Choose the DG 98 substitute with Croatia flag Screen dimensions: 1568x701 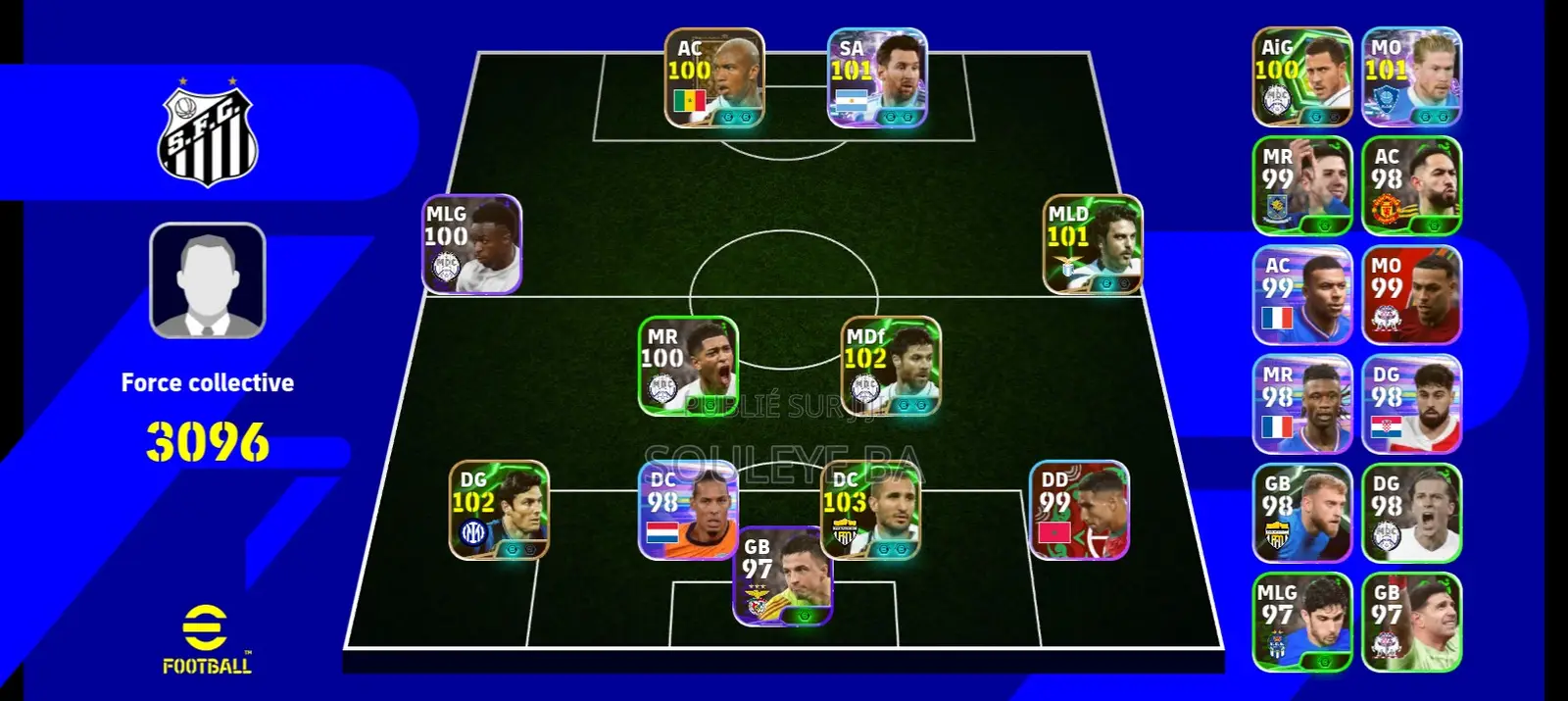tap(1411, 404)
